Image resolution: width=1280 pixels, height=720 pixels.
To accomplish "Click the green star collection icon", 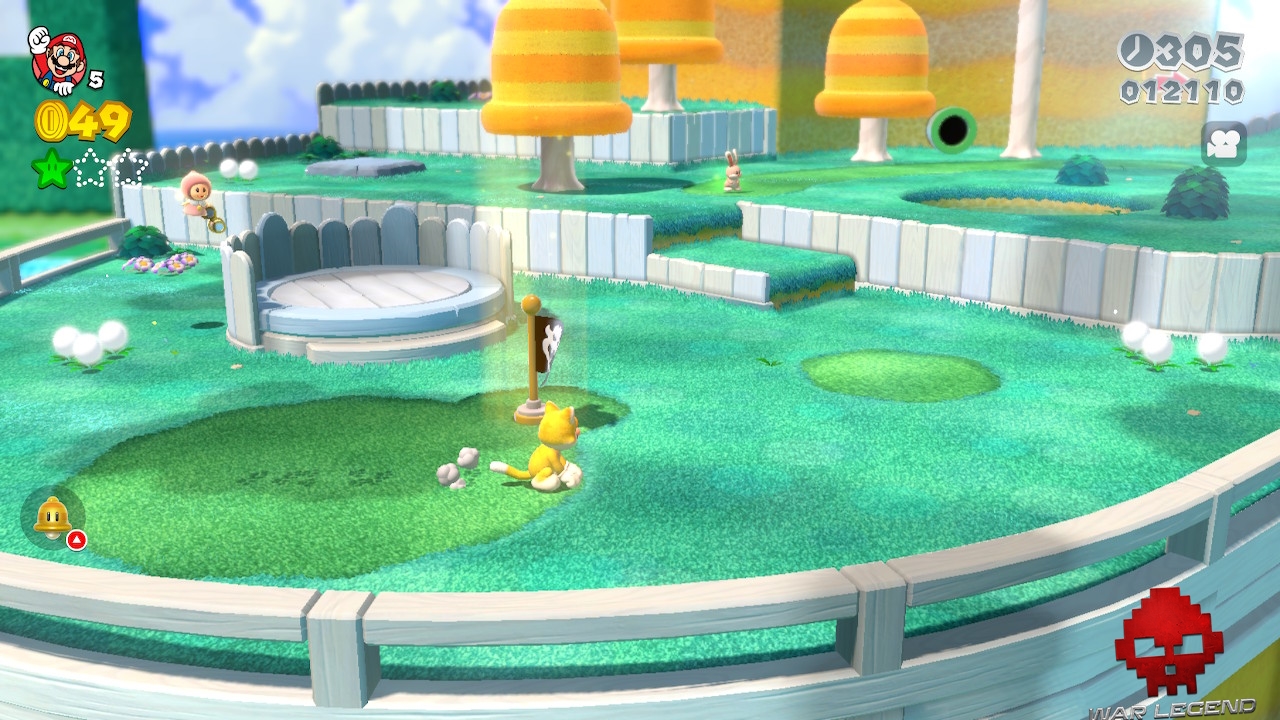I will click(51, 168).
